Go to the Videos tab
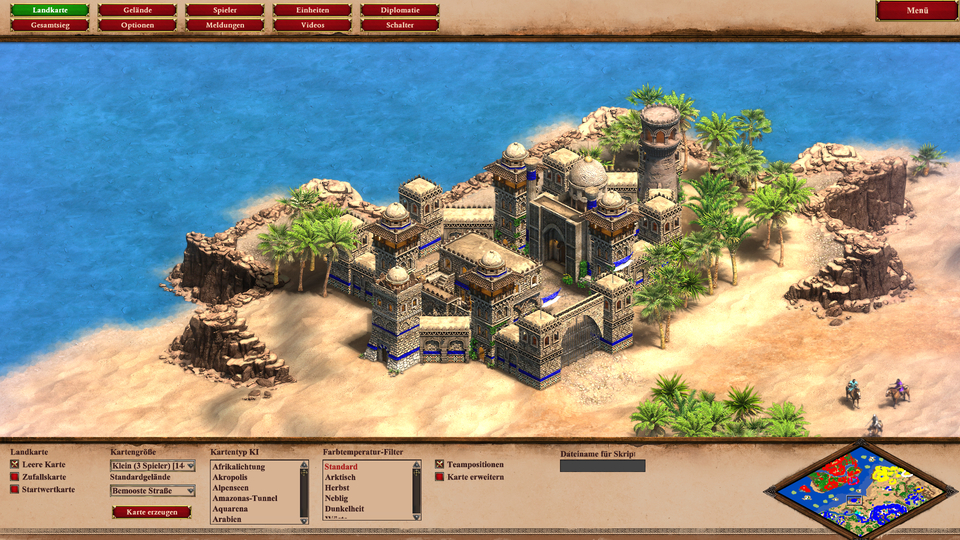 [x=313, y=25]
